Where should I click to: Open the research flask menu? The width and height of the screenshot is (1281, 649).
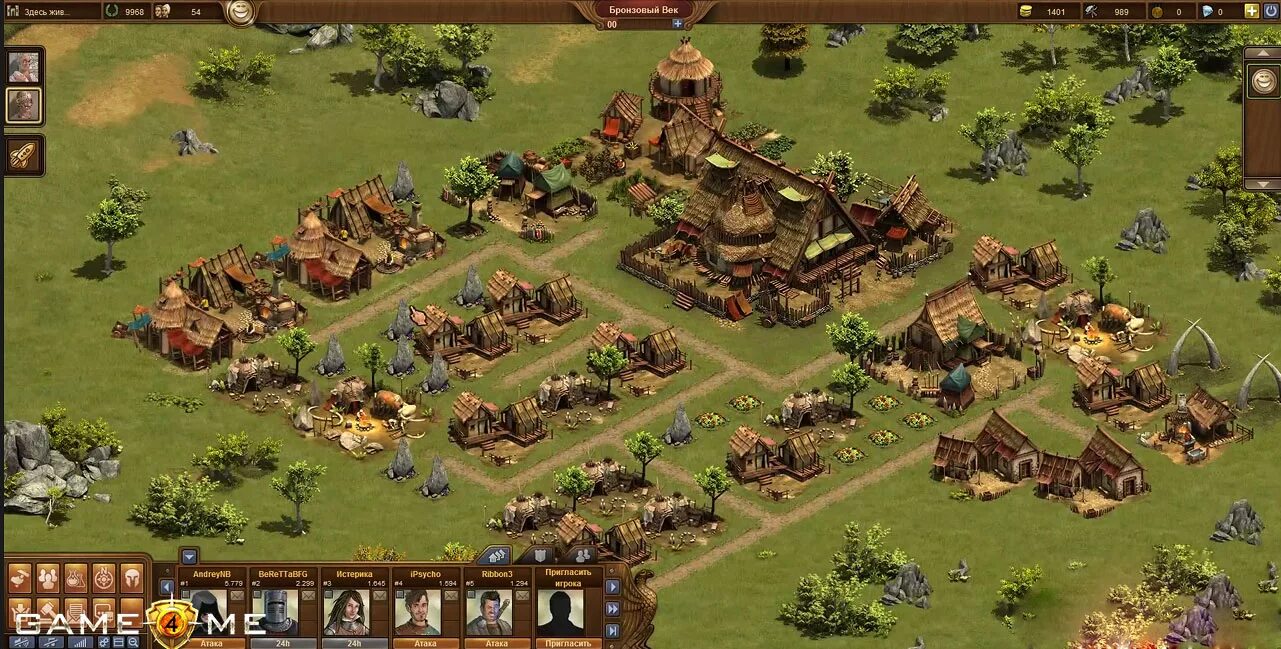[76, 577]
